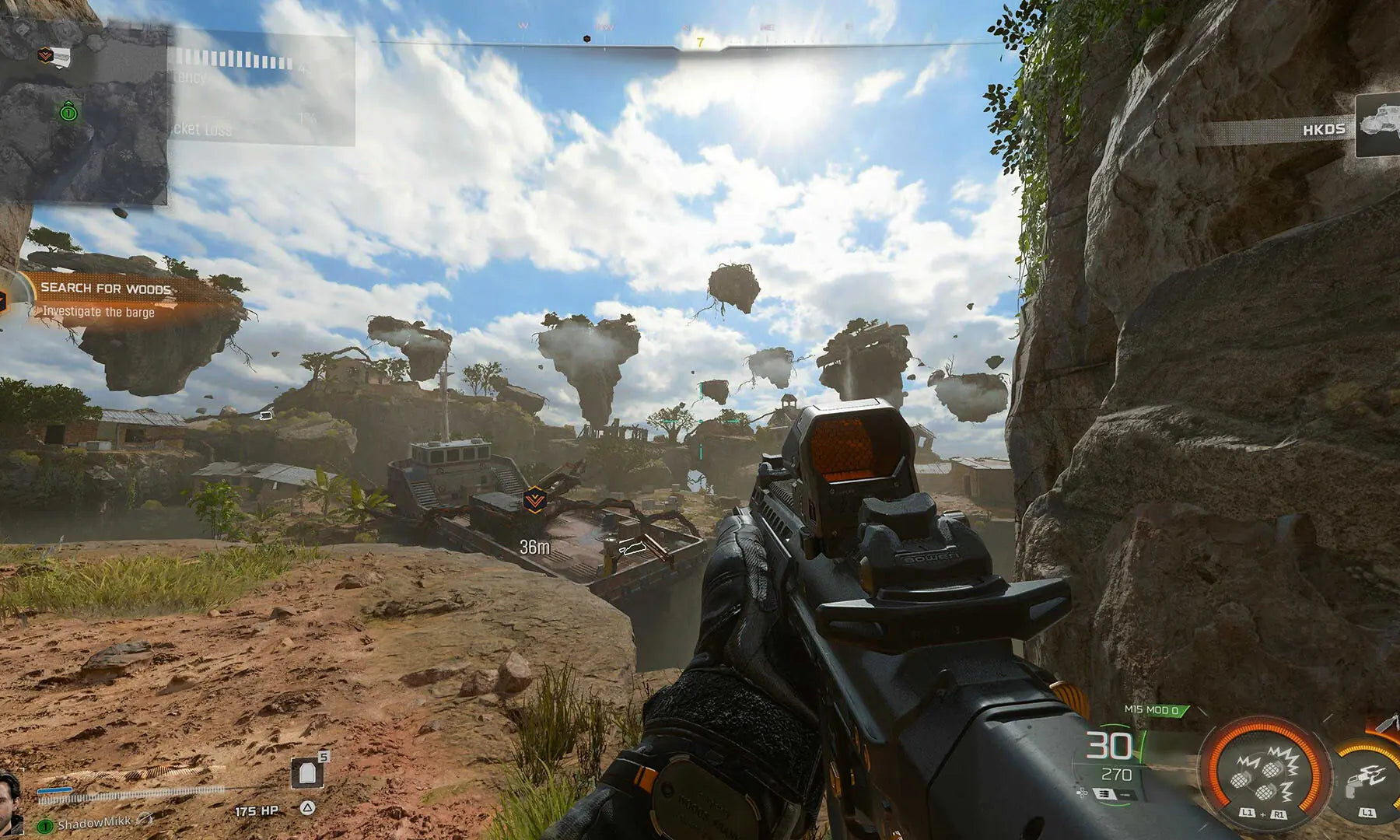Activate the cluster grenade equipment icon
This screenshot has height=840, width=1400.
click(1262, 774)
